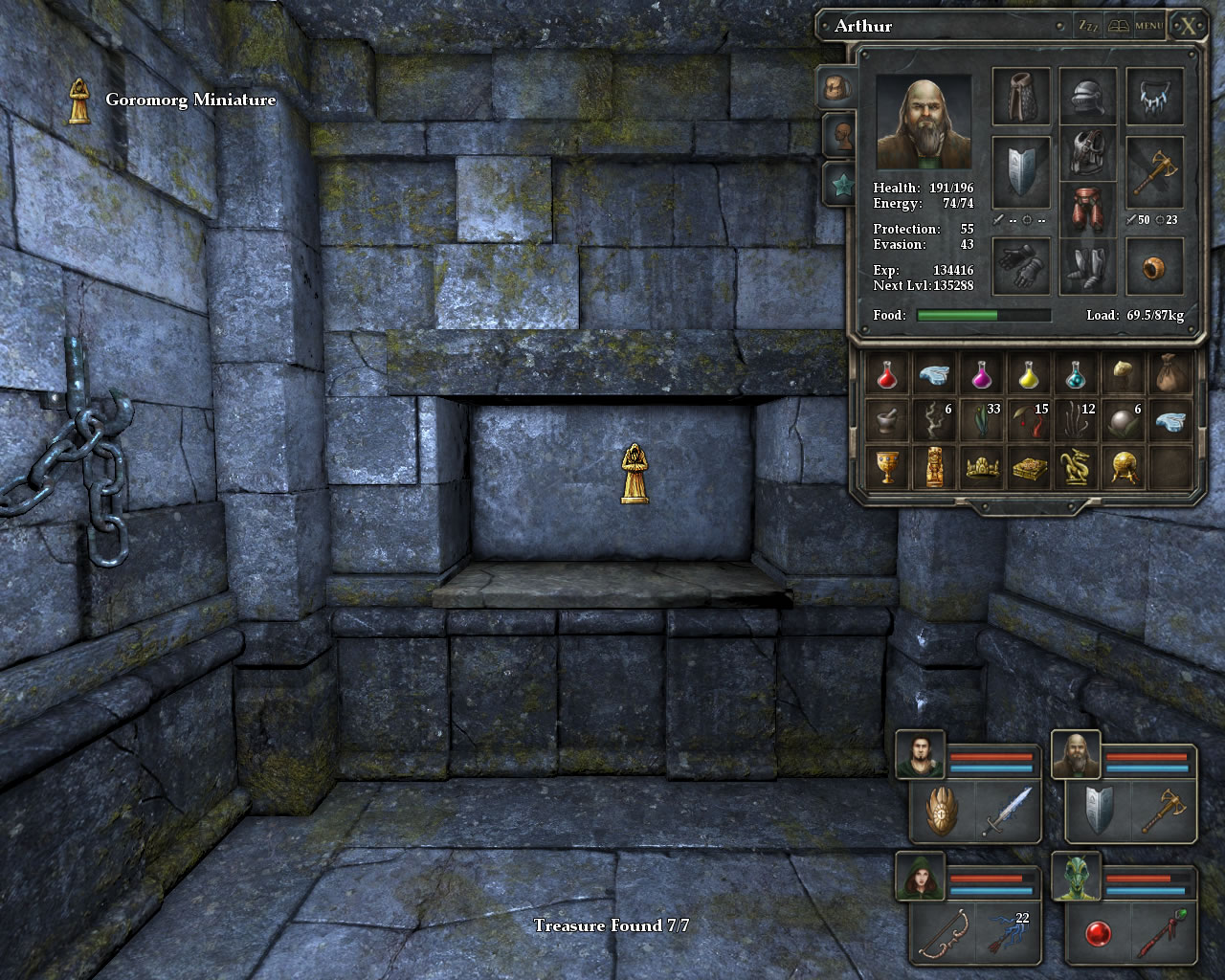Close Arthur's character sheet
This screenshot has width=1225, height=980.
pyautogui.click(x=1188, y=26)
